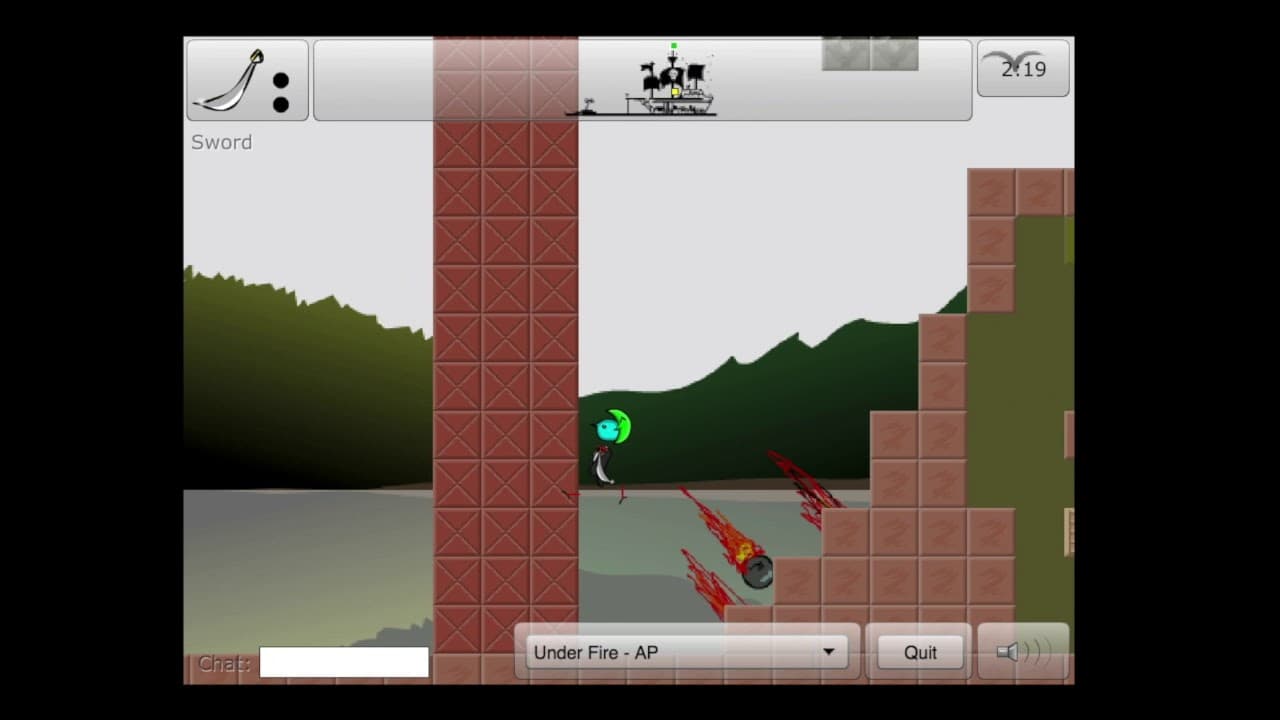Click the green marker above the minimap ship
1280x720 pixels.
point(673,45)
